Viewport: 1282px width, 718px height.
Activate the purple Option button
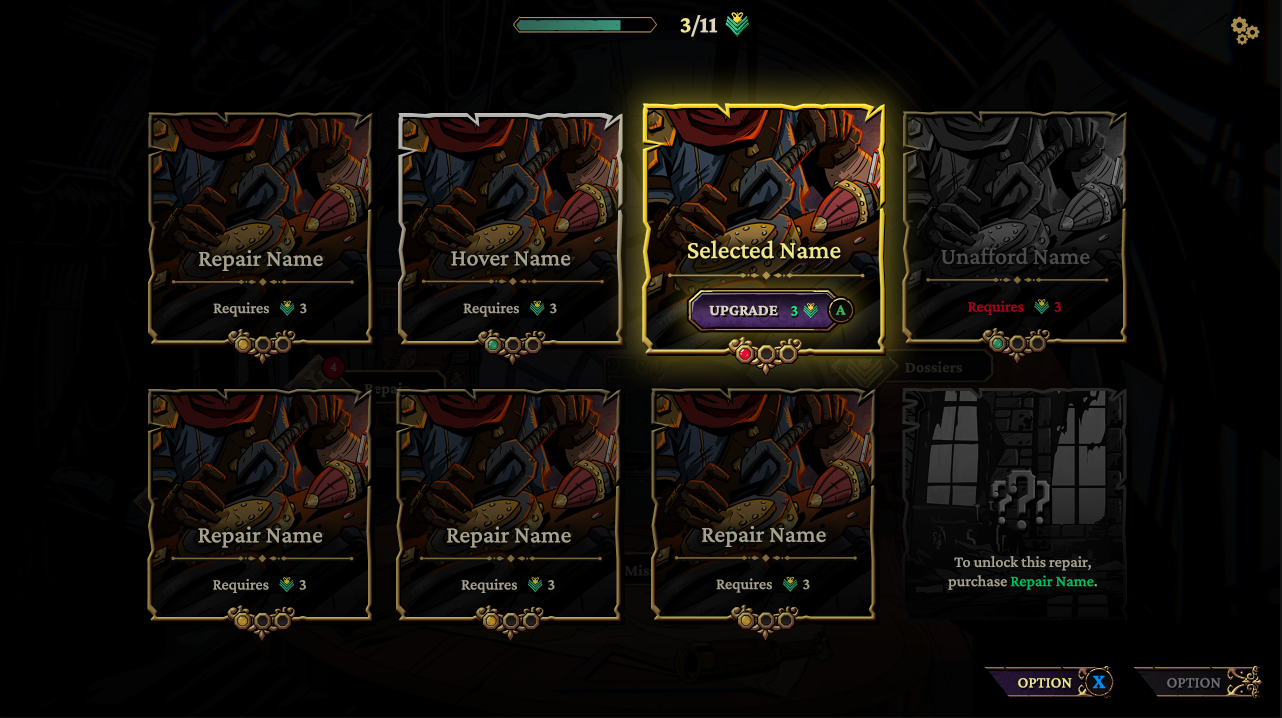1046,683
